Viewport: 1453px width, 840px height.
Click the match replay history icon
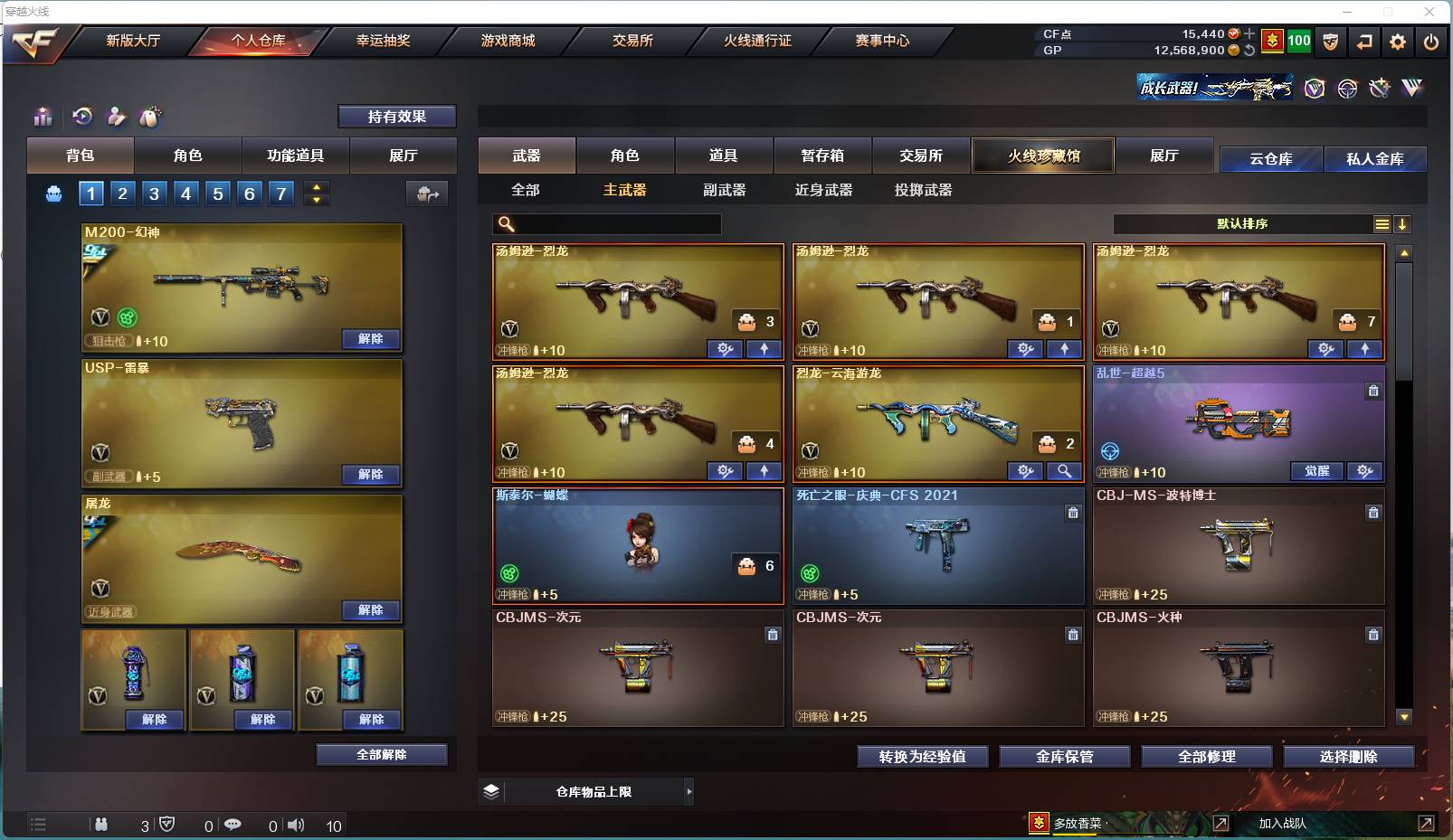click(x=82, y=117)
